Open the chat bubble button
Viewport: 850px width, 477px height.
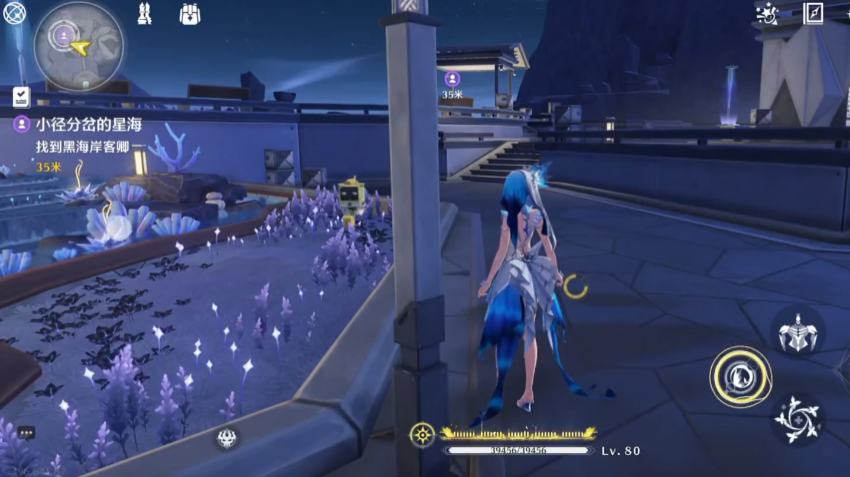click(26, 432)
